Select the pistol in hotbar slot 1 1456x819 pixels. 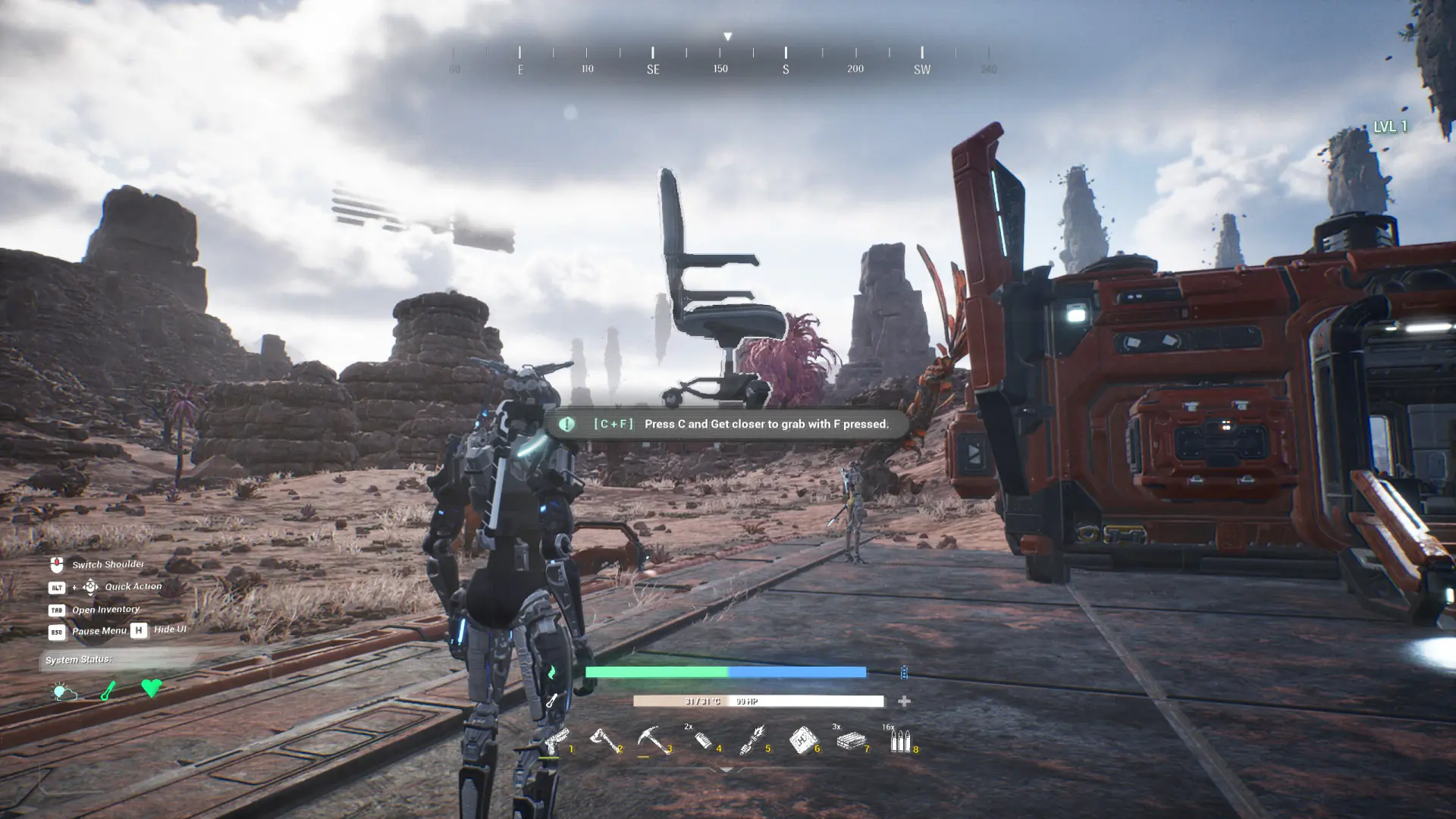(556, 739)
